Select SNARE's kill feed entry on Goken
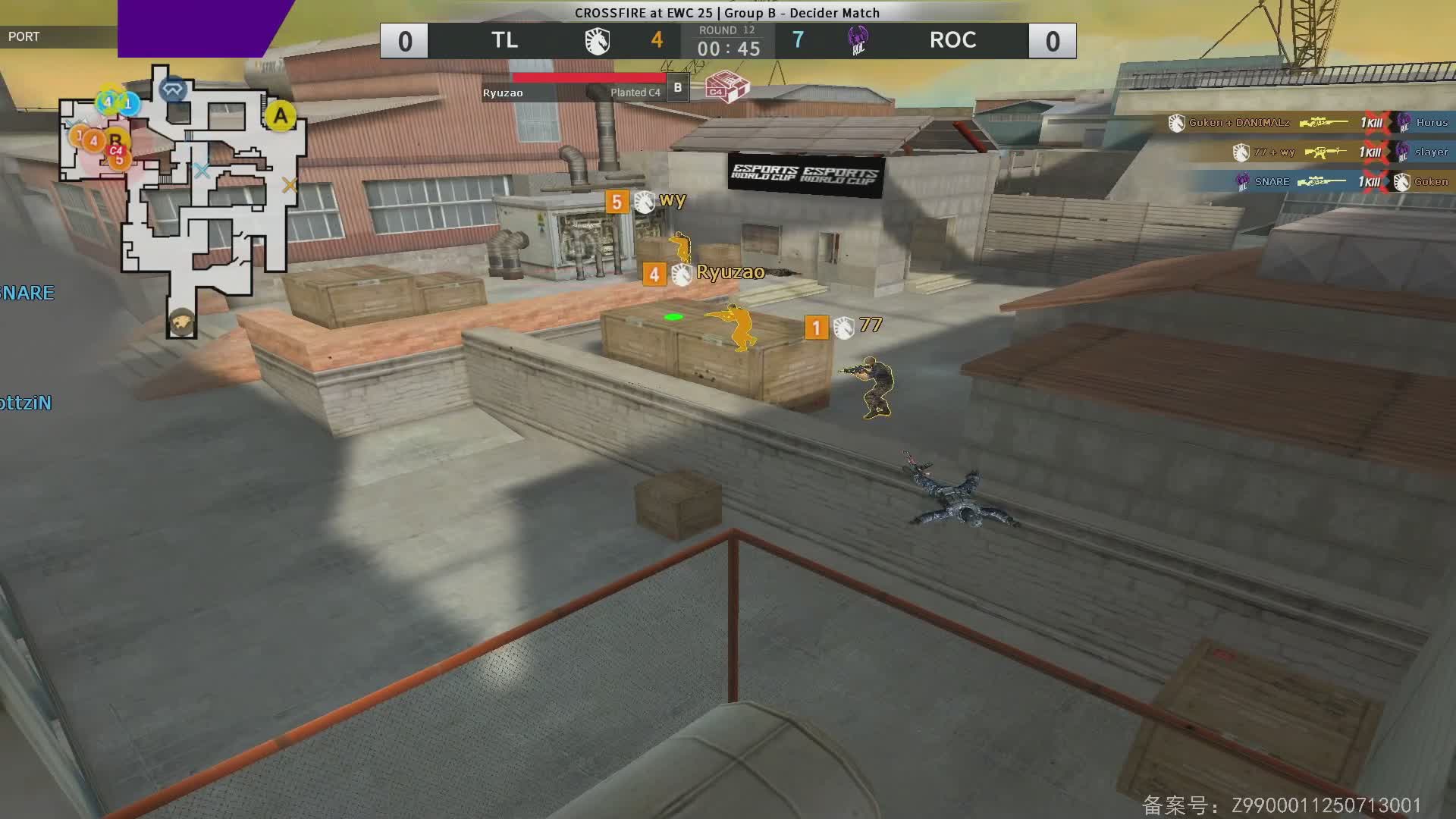This screenshot has width=1456, height=819. click(x=1342, y=182)
